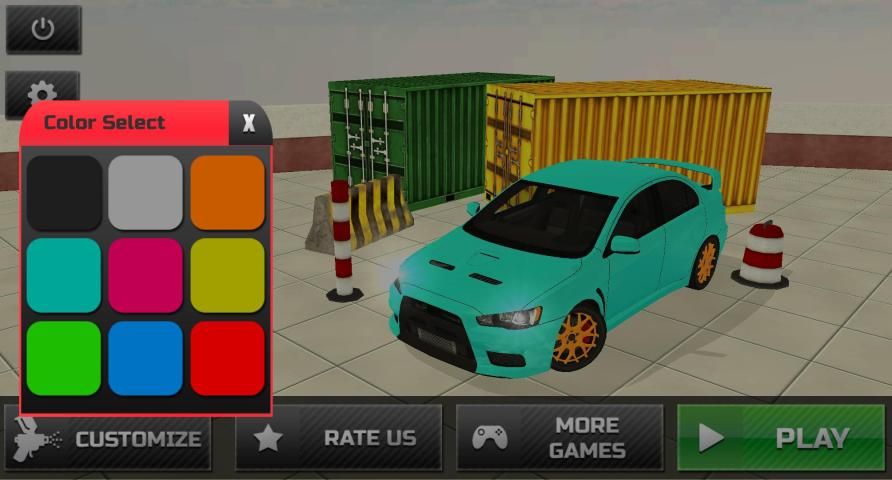The height and width of the screenshot is (480, 892).
Task: Pick the orange color swatch
Action: (x=228, y=193)
